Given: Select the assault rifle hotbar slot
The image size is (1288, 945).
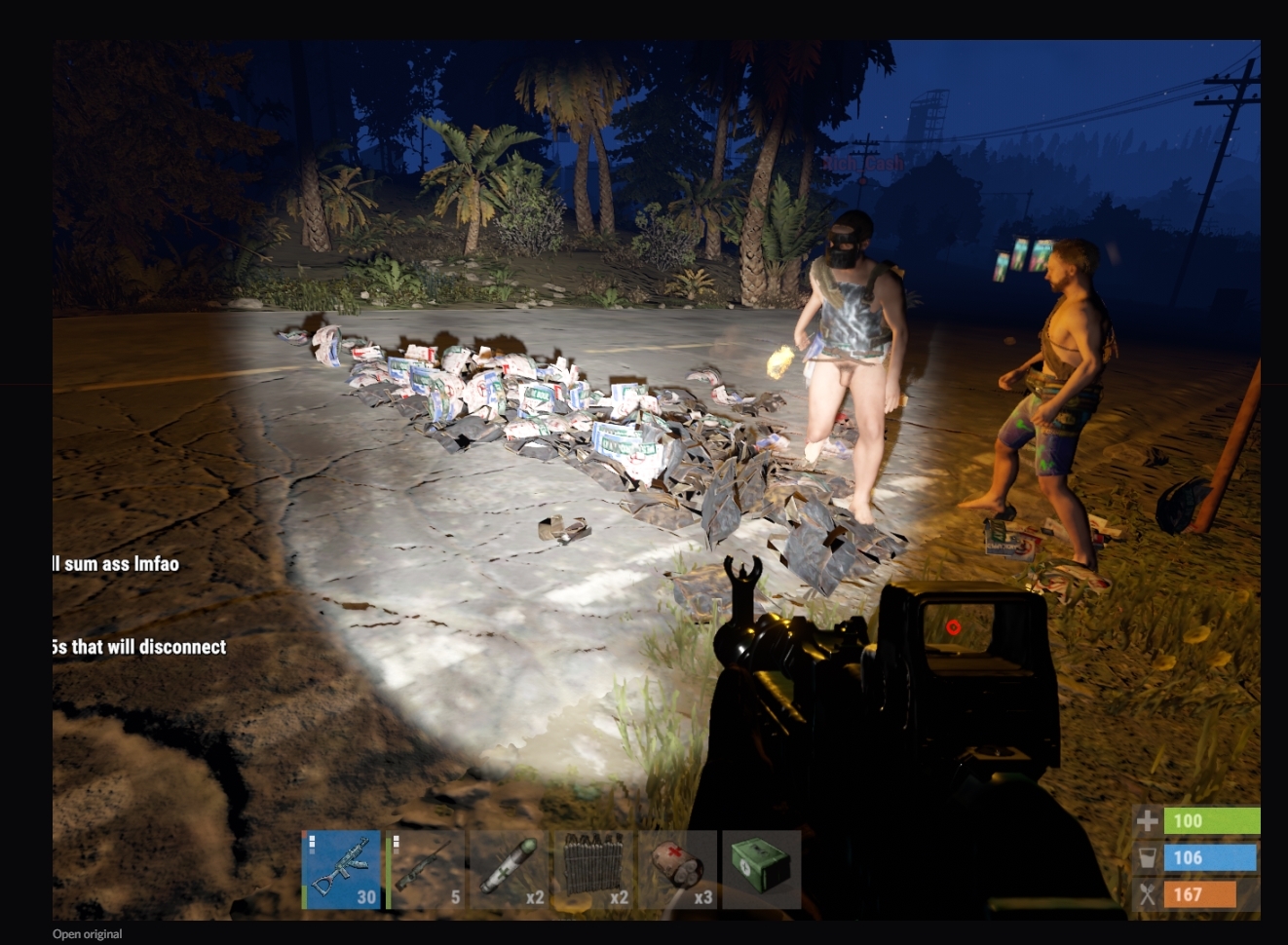Looking at the screenshot, I should pyautogui.click(x=341, y=869).
